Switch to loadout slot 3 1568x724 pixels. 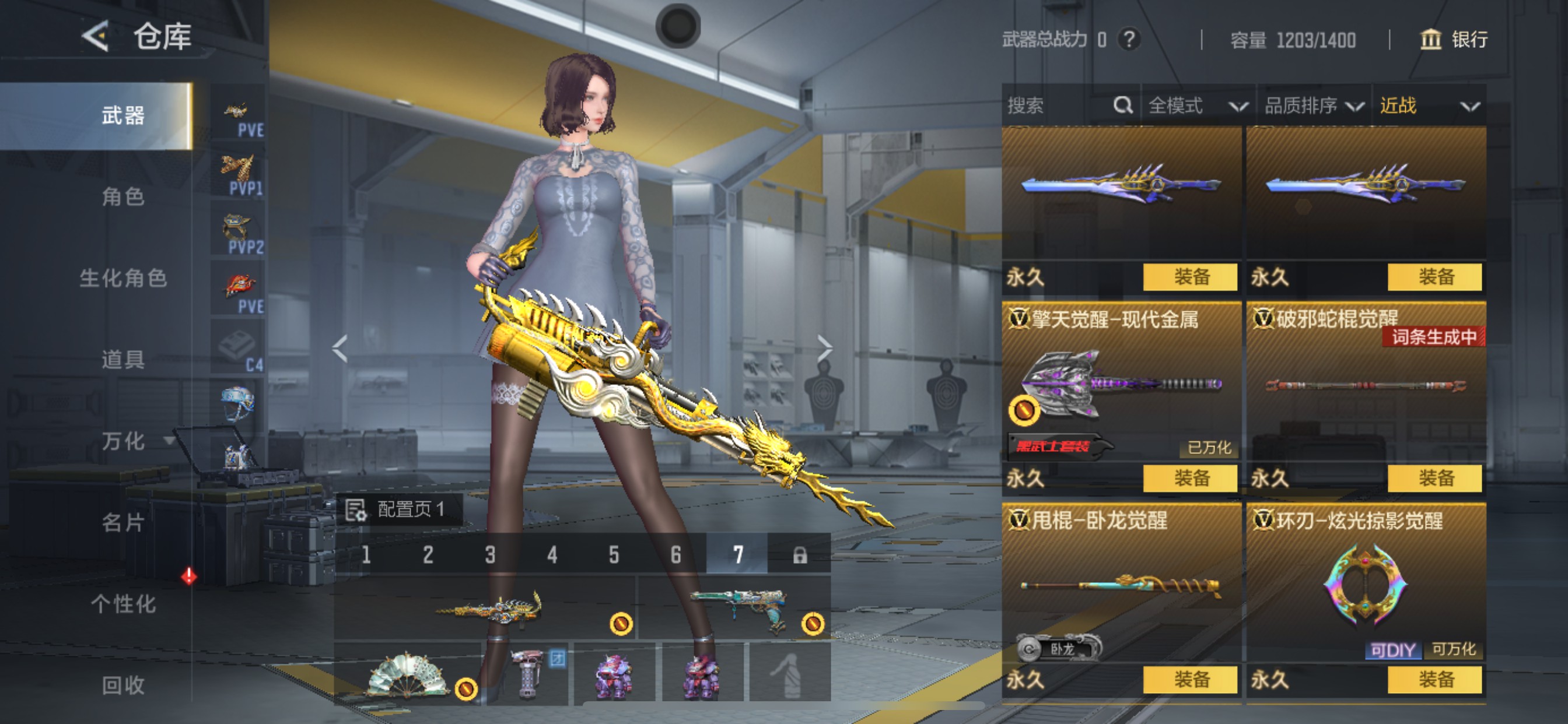point(490,554)
